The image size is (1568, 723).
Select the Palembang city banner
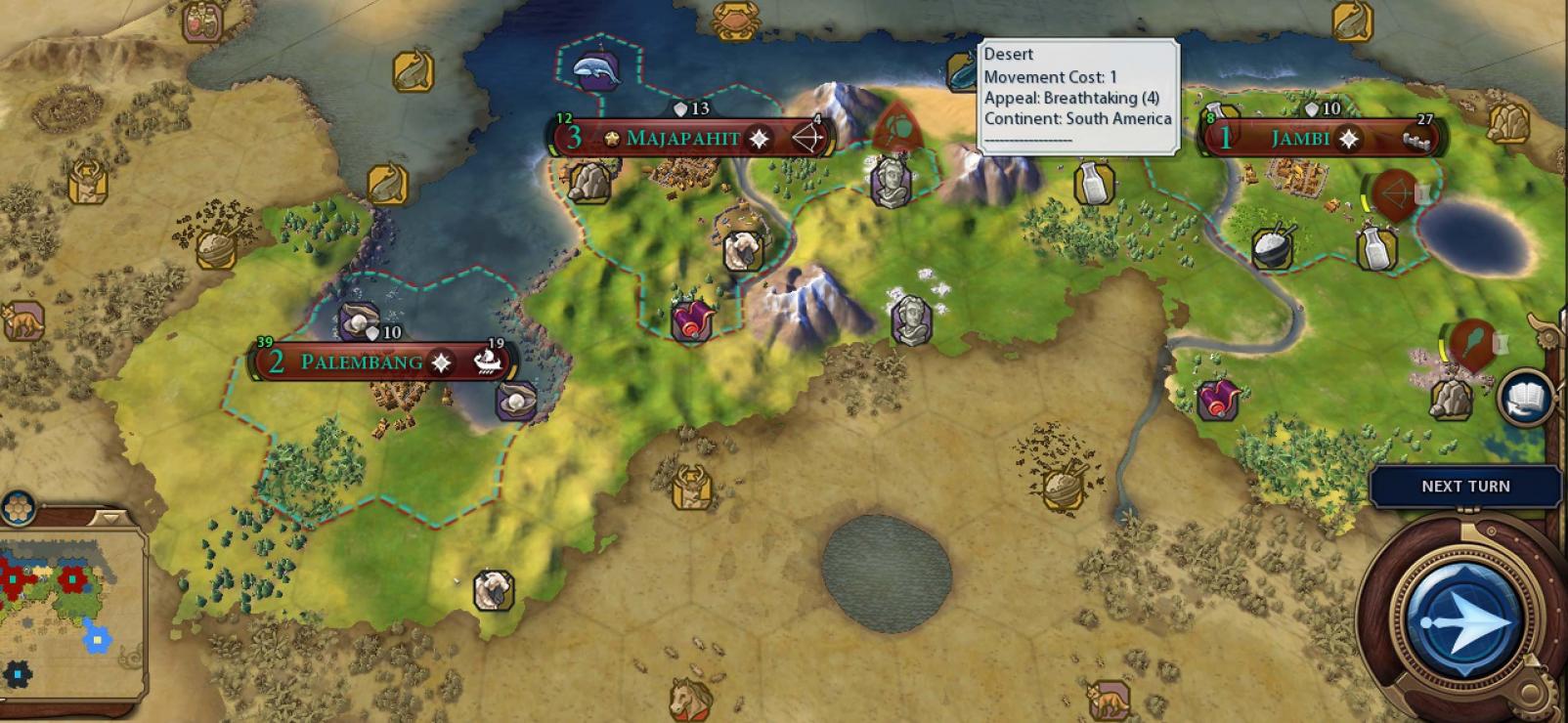pos(362,361)
